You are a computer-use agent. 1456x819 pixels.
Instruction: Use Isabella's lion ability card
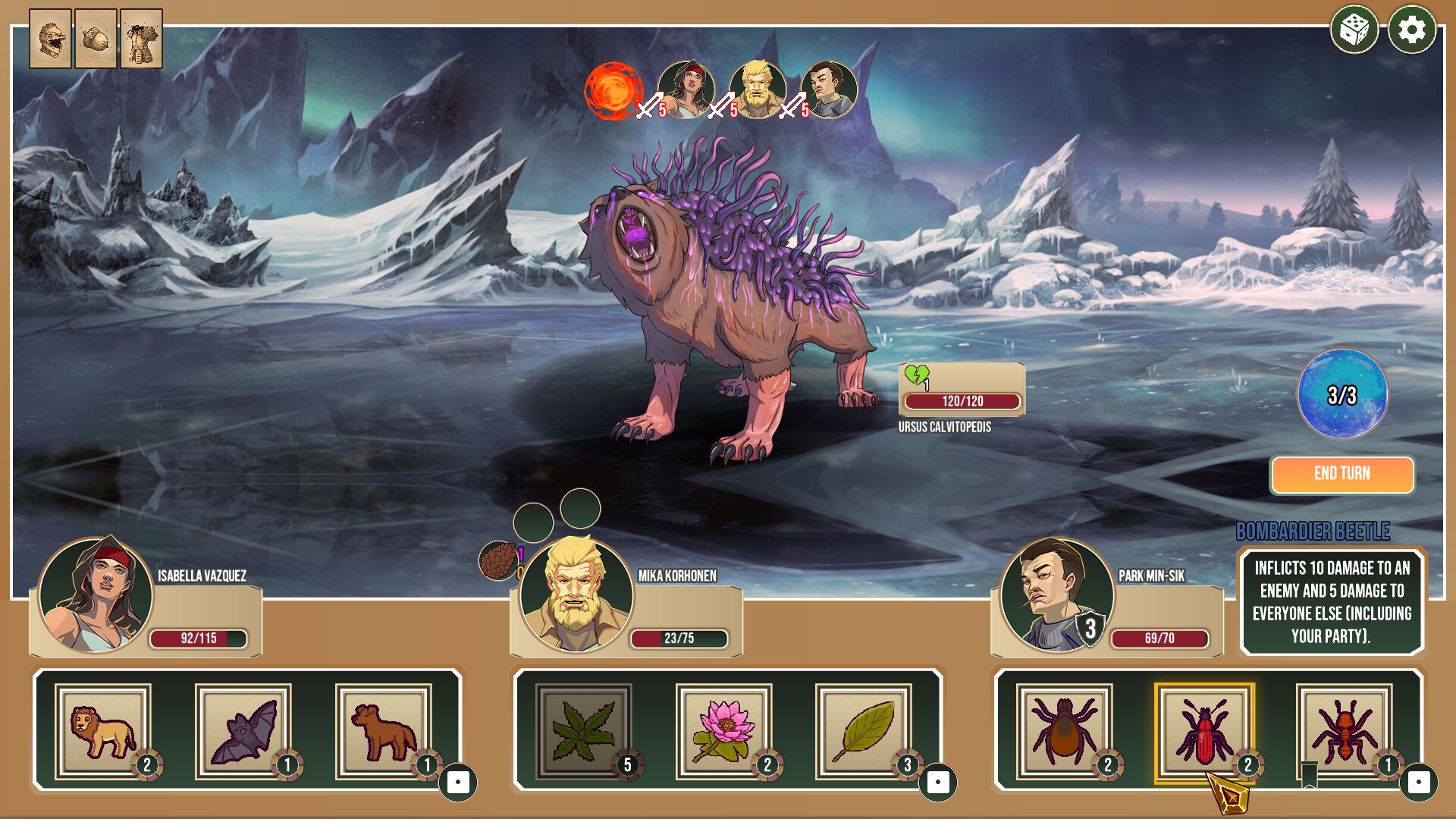103,731
